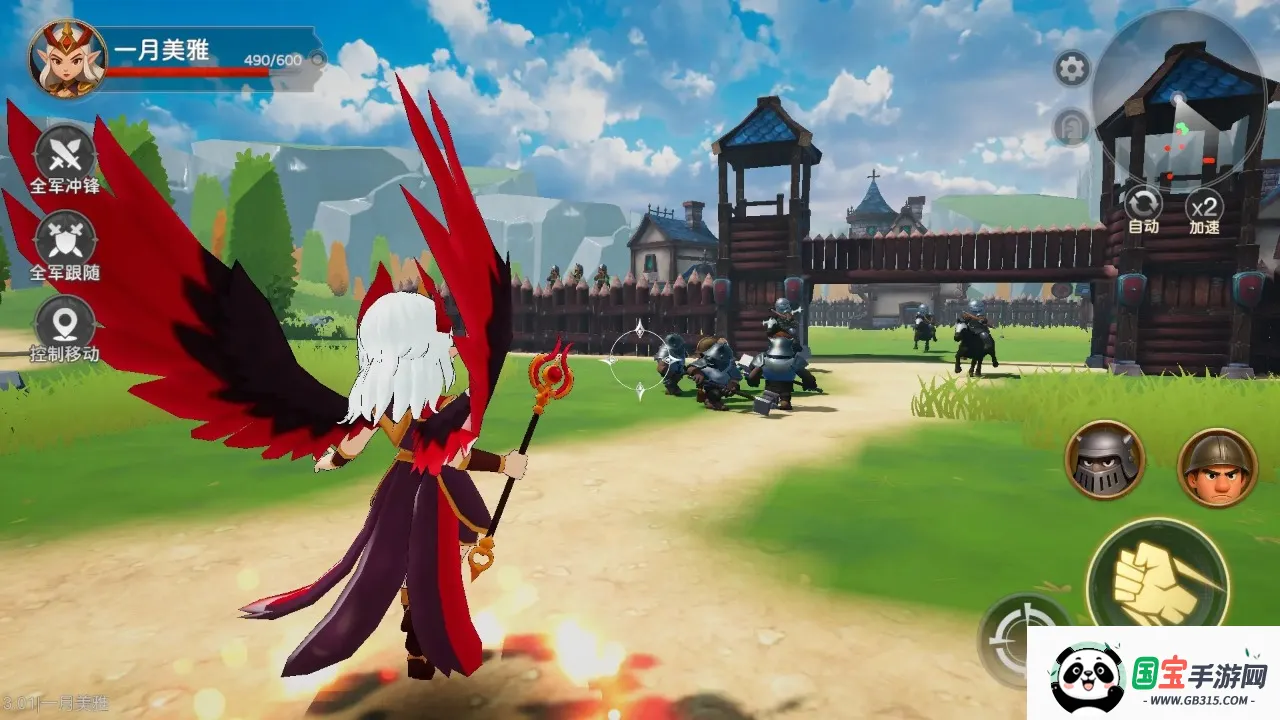Image resolution: width=1280 pixels, height=720 pixels.
Task: Choose the 控制移动 move control button
Action: [x=65, y=326]
